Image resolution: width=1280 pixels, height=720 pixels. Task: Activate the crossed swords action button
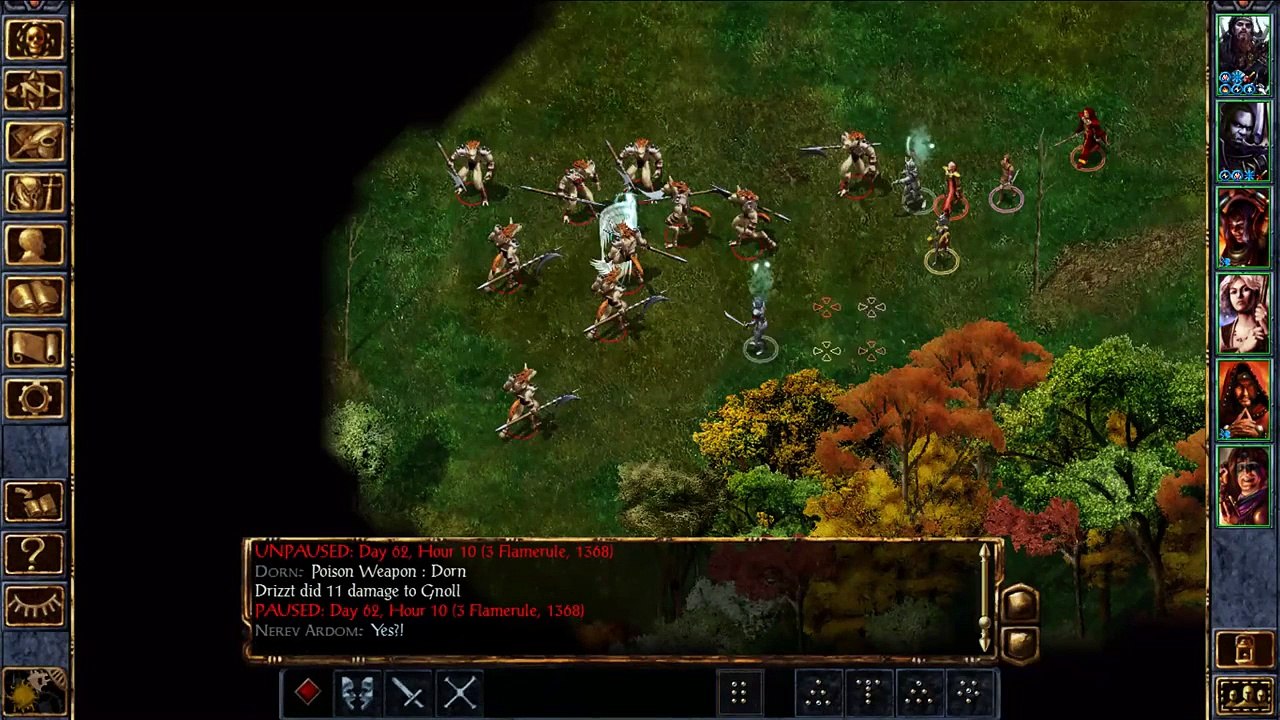pyautogui.click(x=460, y=692)
